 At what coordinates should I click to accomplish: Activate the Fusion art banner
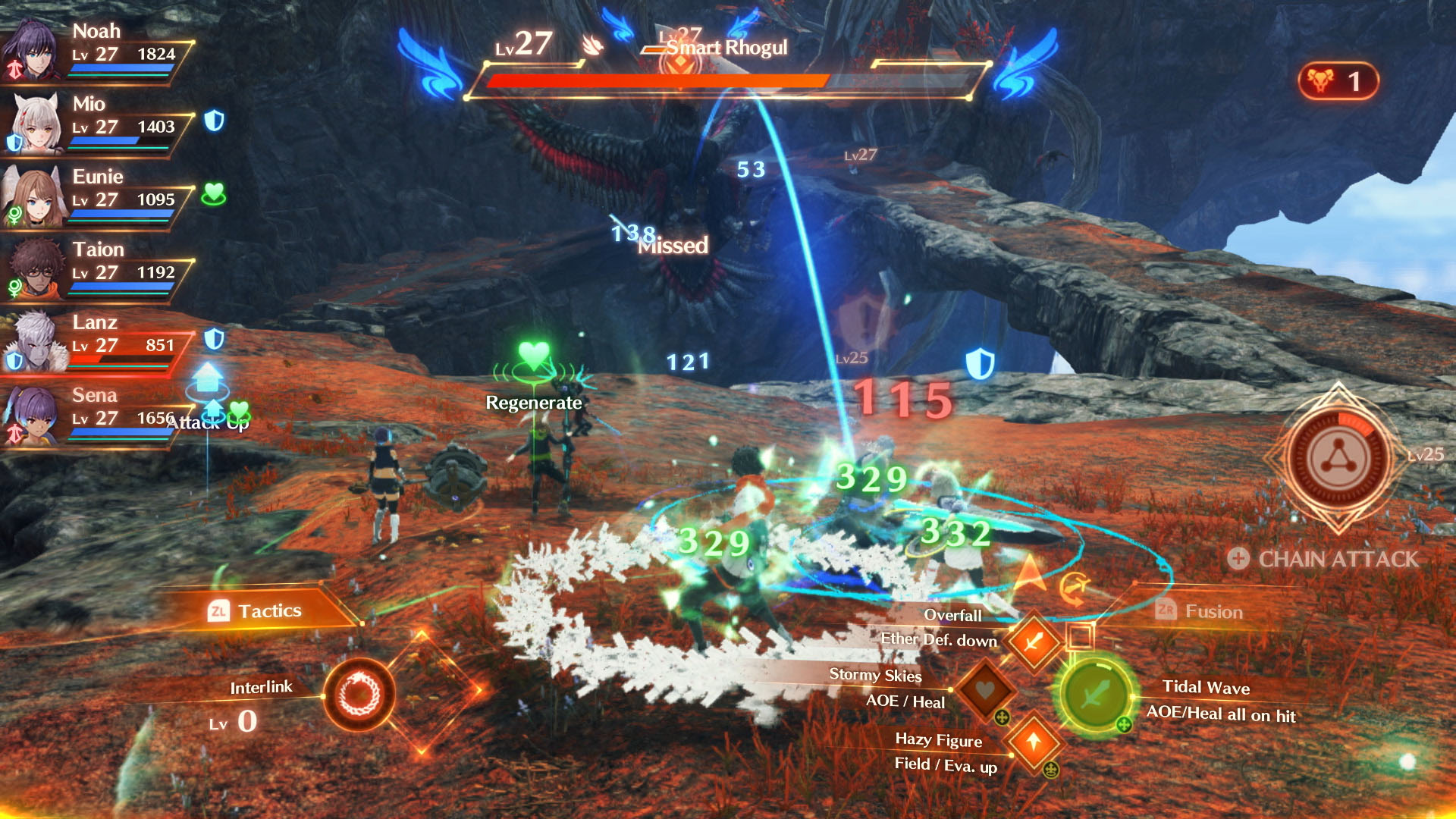pos(1201,611)
